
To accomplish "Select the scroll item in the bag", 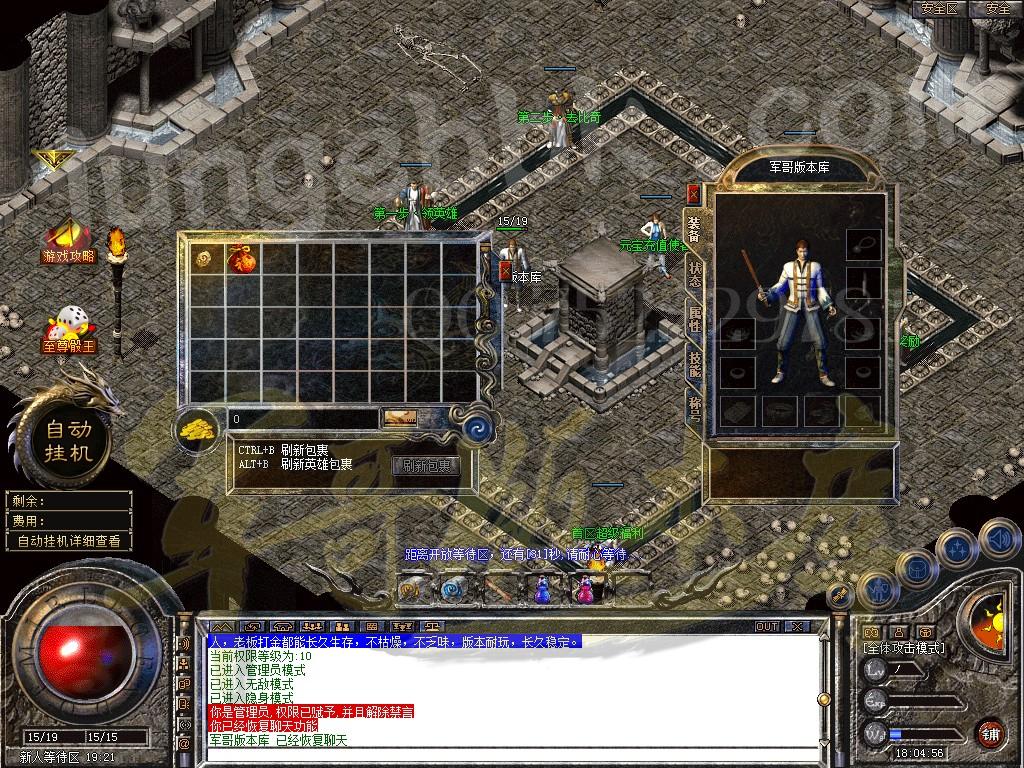I will (x=204, y=258).
